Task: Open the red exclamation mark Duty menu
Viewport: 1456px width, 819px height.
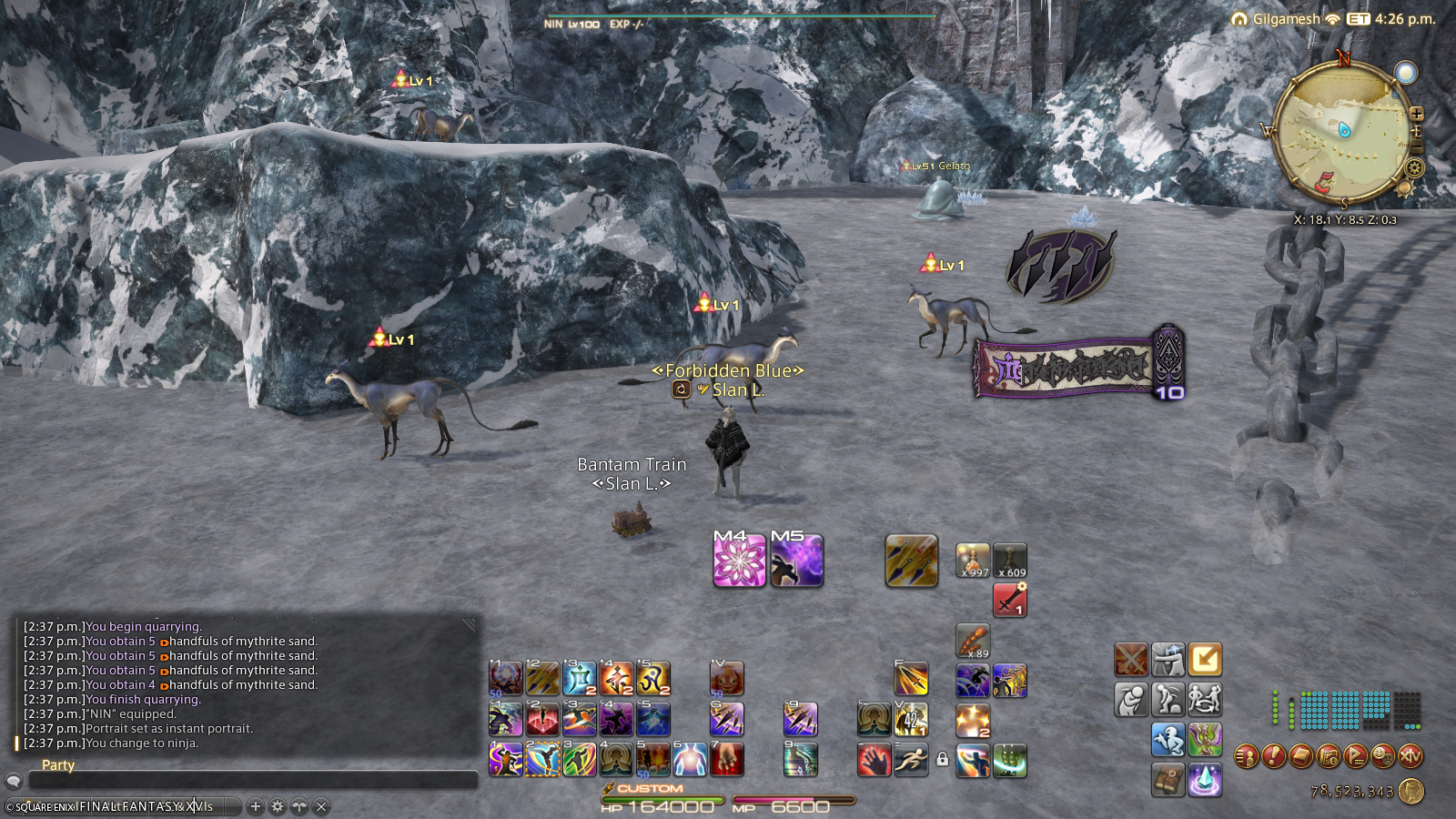Action: [x=1274, y=755]
